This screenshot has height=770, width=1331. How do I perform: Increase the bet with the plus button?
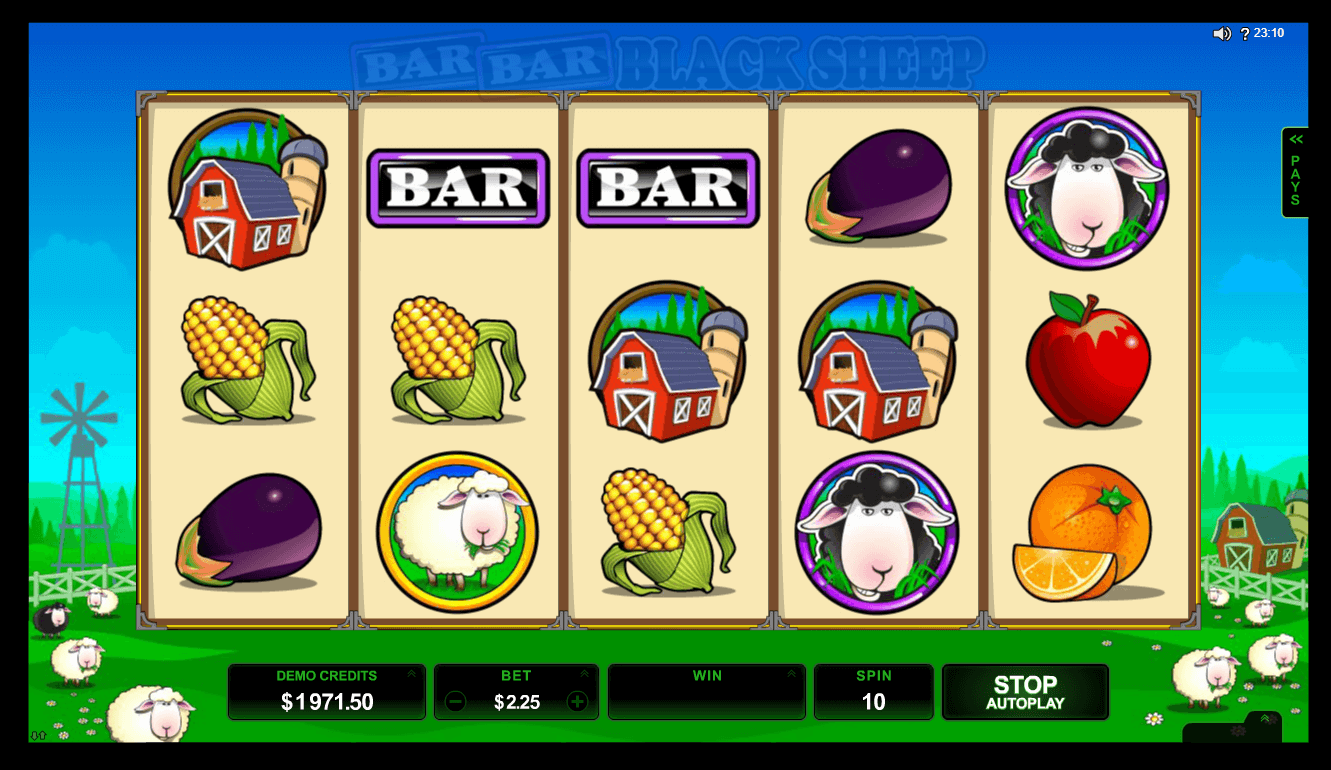(x=577, y=702)
